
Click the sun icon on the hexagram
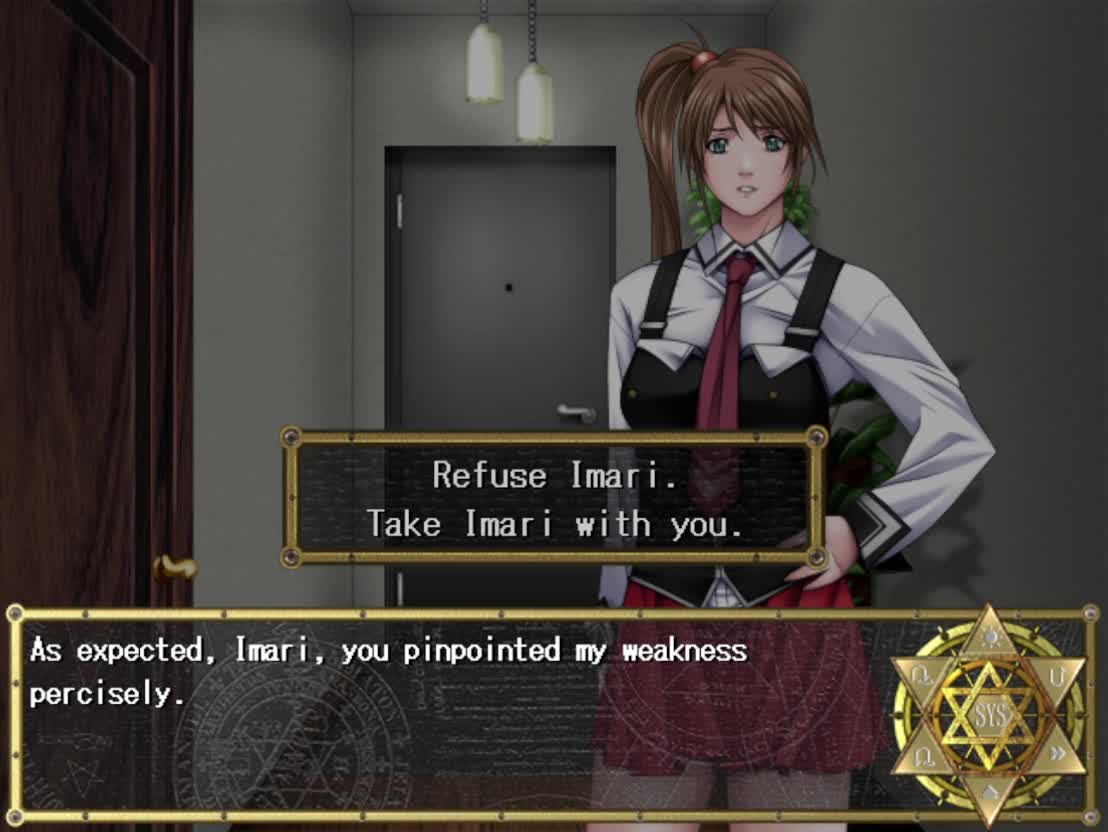point(988,638)
